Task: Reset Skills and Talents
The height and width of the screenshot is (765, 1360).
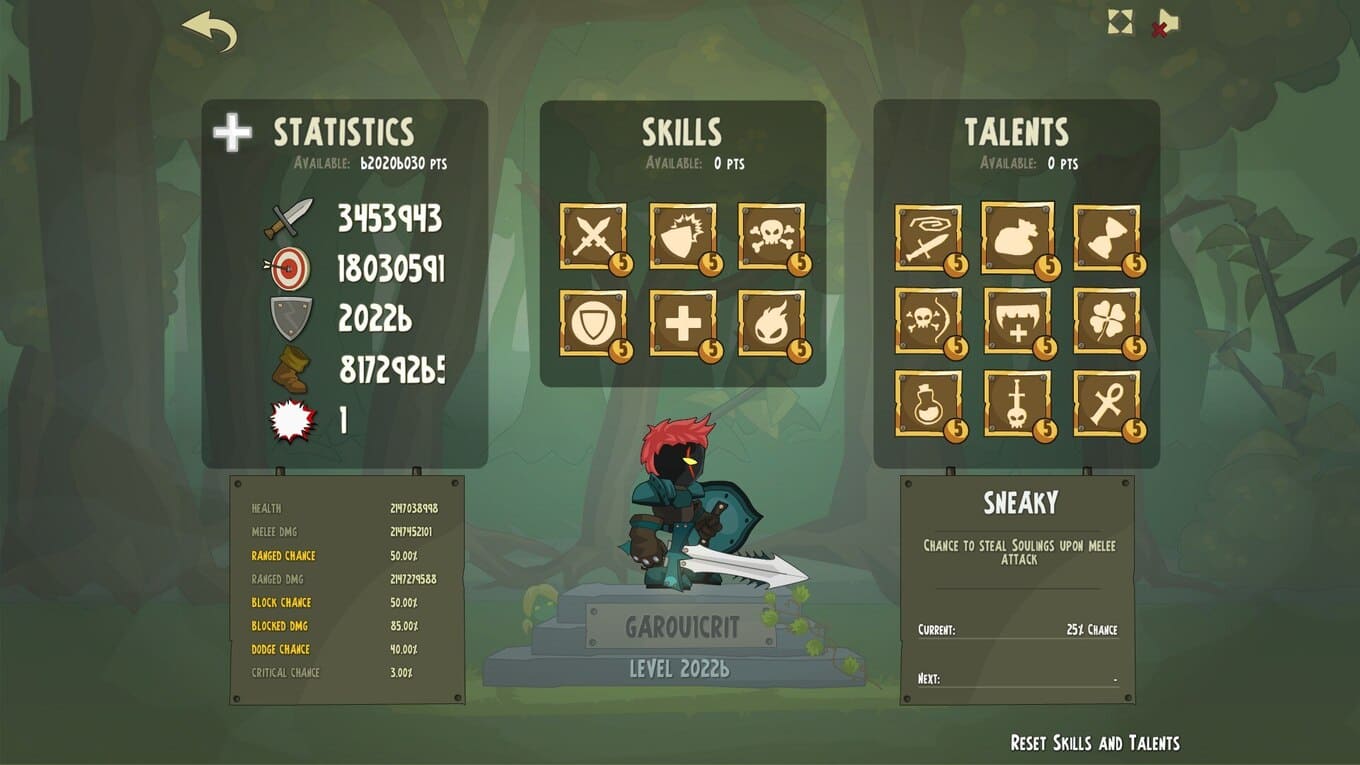Action: (1094, 743)
